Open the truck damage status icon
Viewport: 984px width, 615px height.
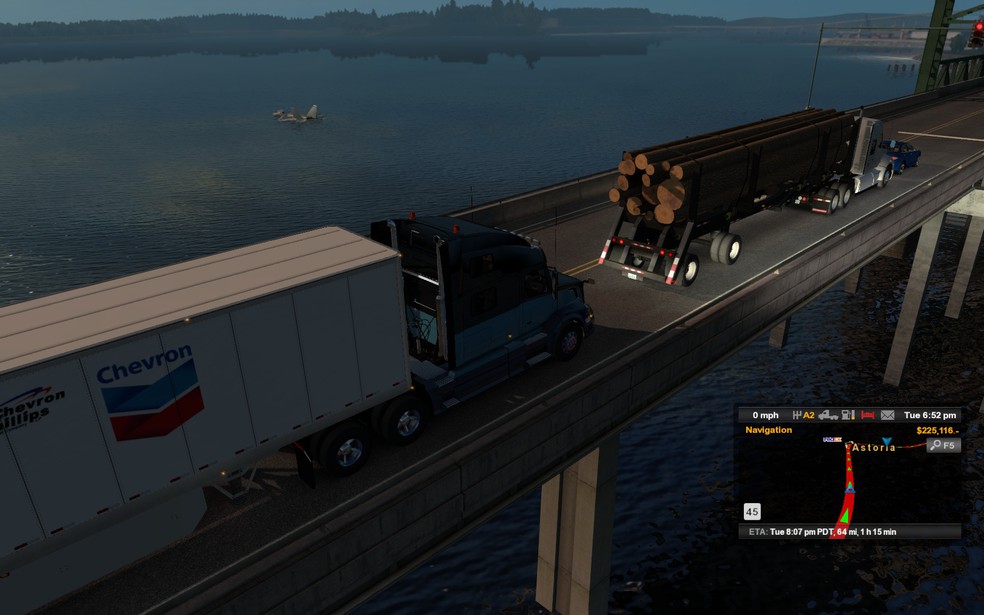828,415
